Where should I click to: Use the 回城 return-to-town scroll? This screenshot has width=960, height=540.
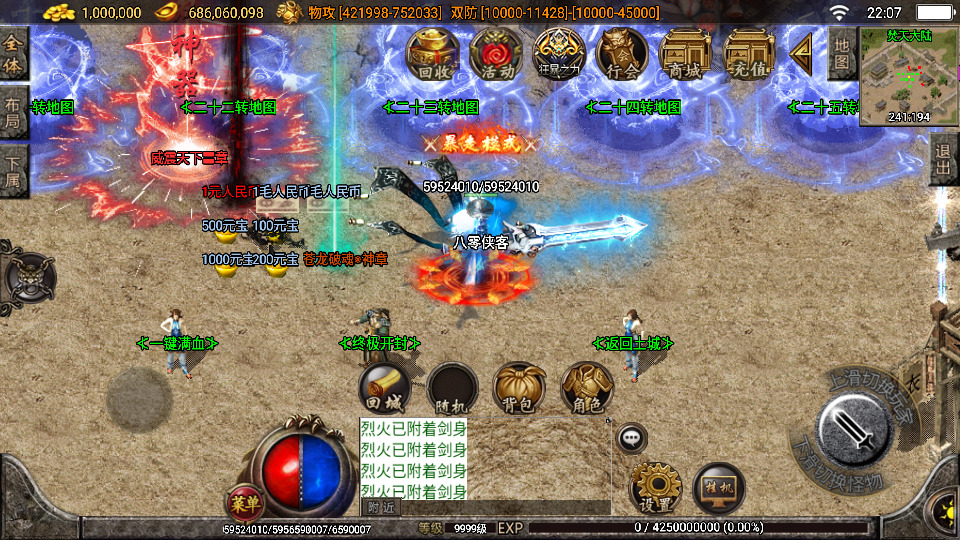click(385, 389)
